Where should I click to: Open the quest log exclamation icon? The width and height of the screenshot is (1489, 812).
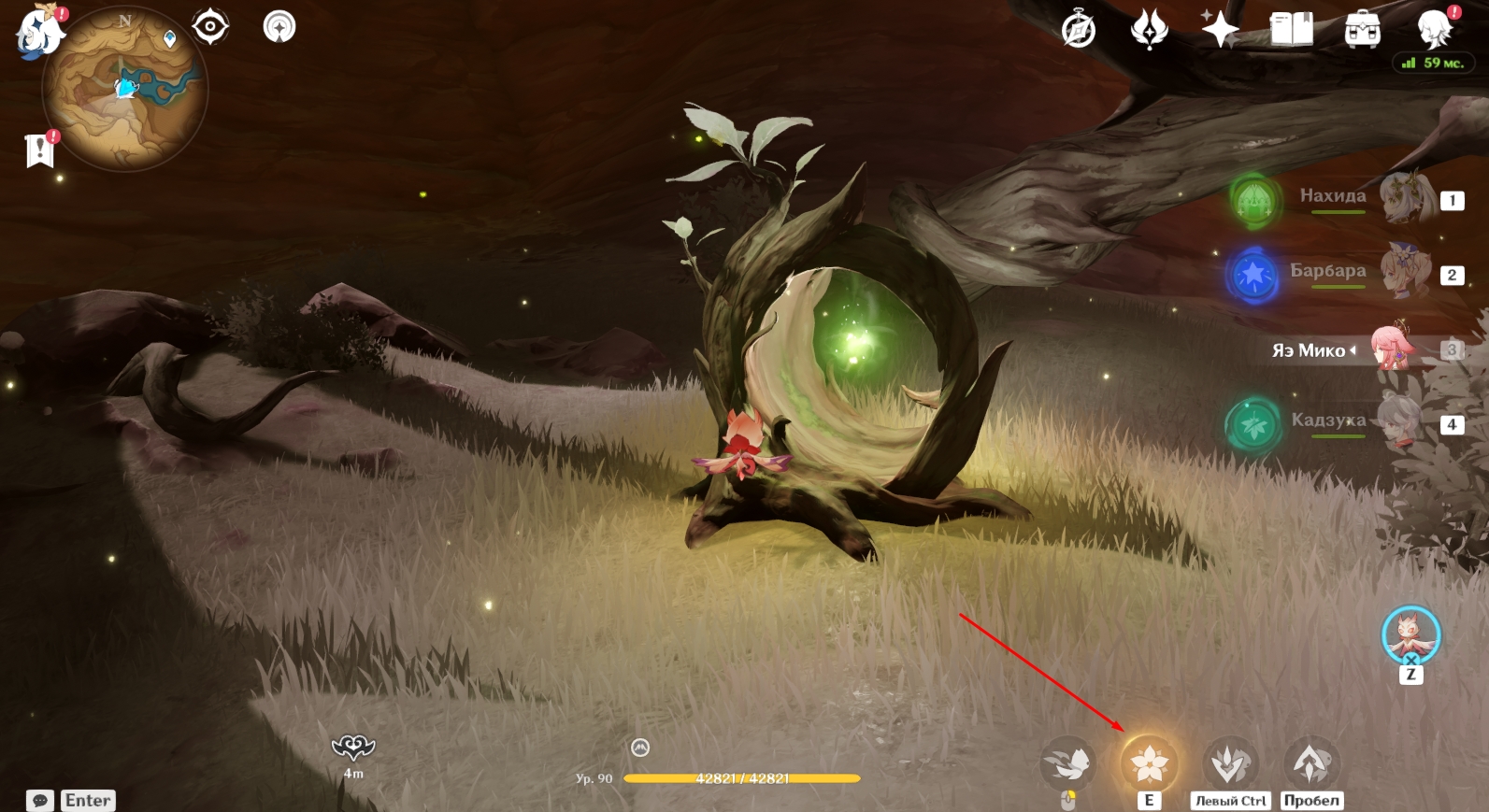click(39, 150)
